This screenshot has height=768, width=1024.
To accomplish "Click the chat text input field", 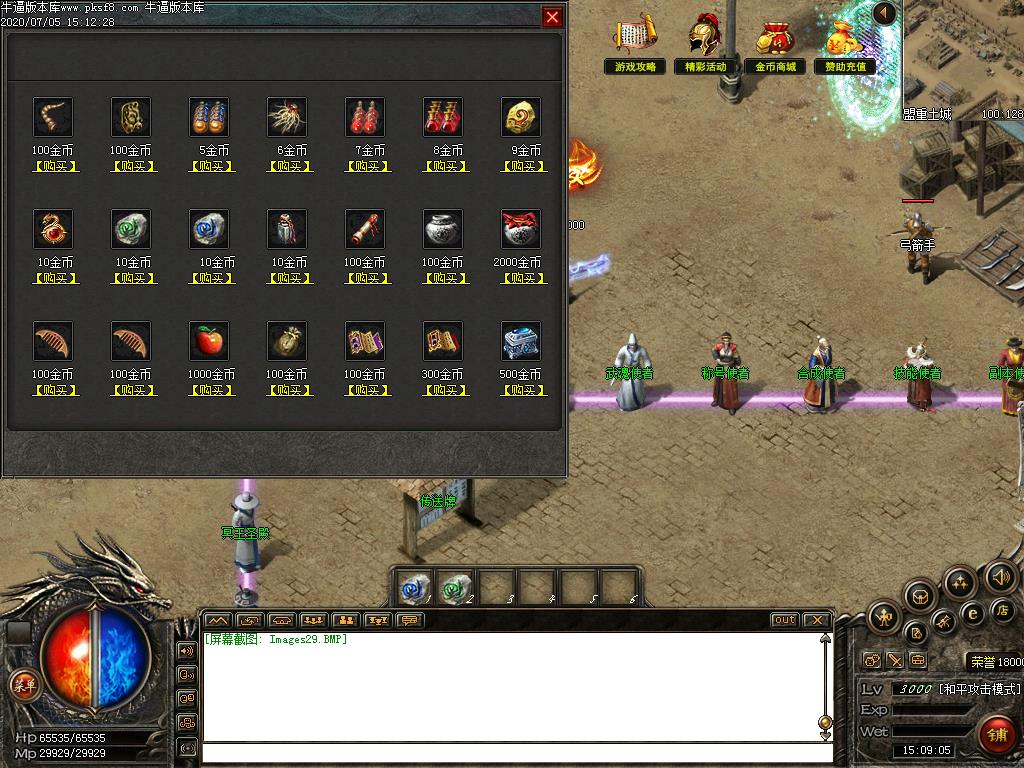I will pos(515,753).
